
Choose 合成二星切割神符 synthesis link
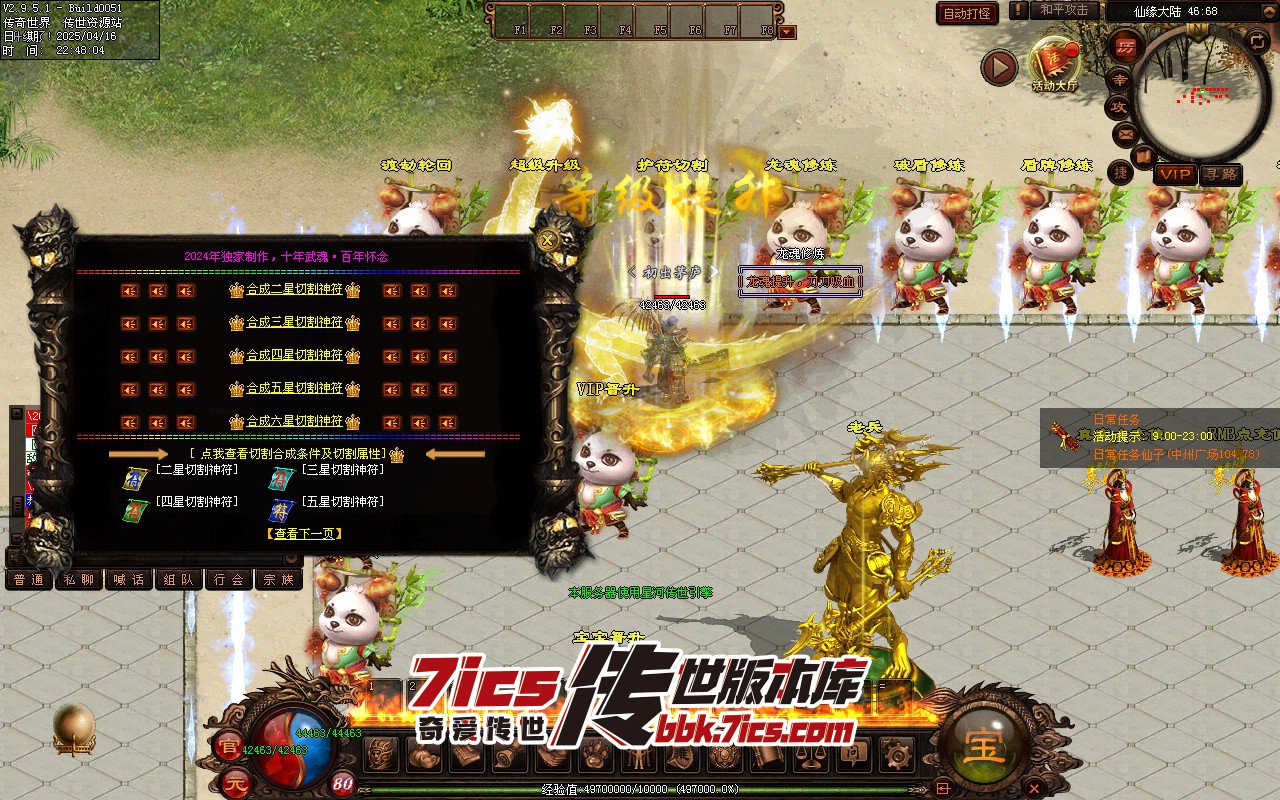[x=294, y=291]
